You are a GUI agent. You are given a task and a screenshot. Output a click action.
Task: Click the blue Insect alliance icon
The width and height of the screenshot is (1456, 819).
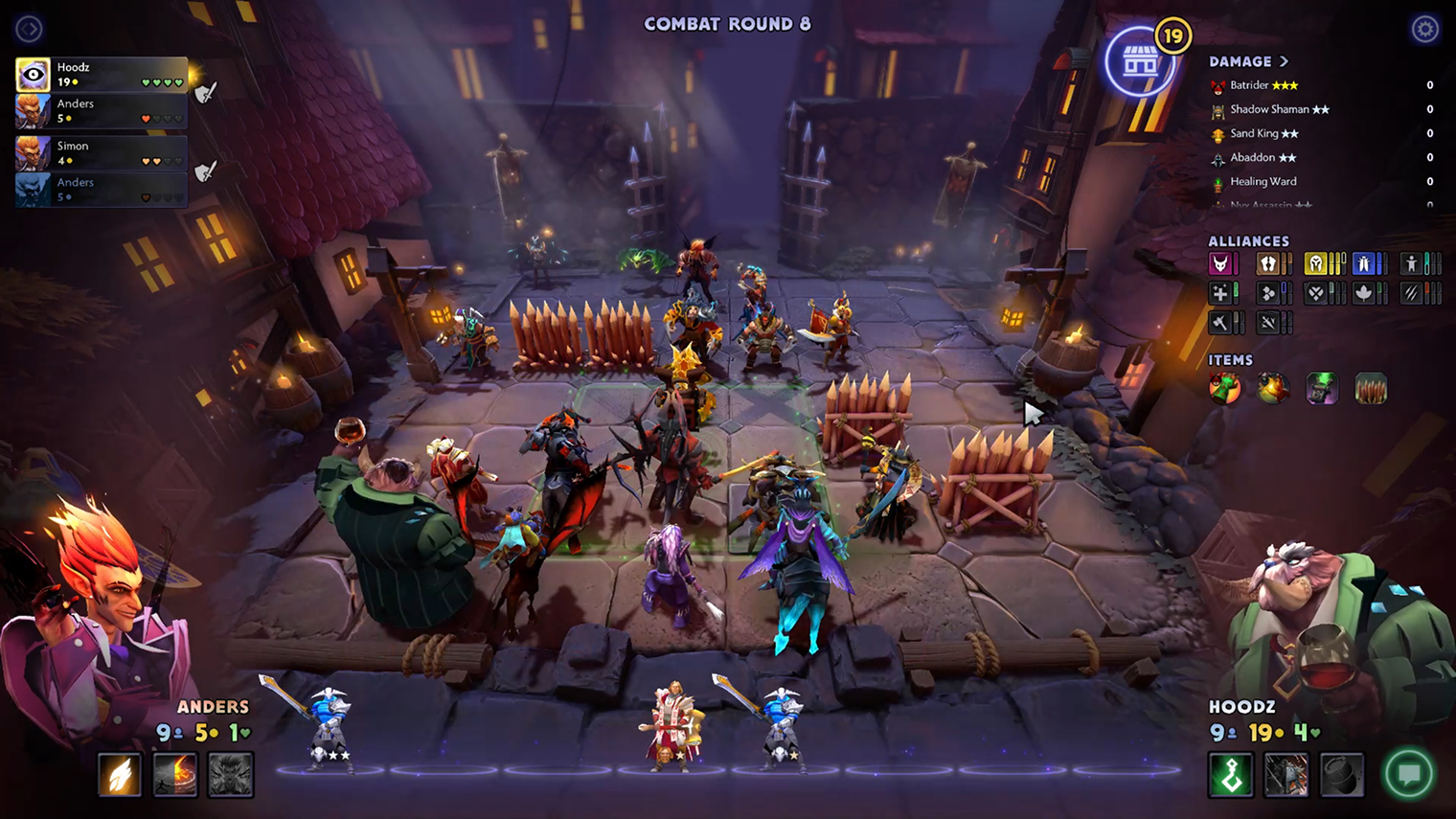(1361, 262)
